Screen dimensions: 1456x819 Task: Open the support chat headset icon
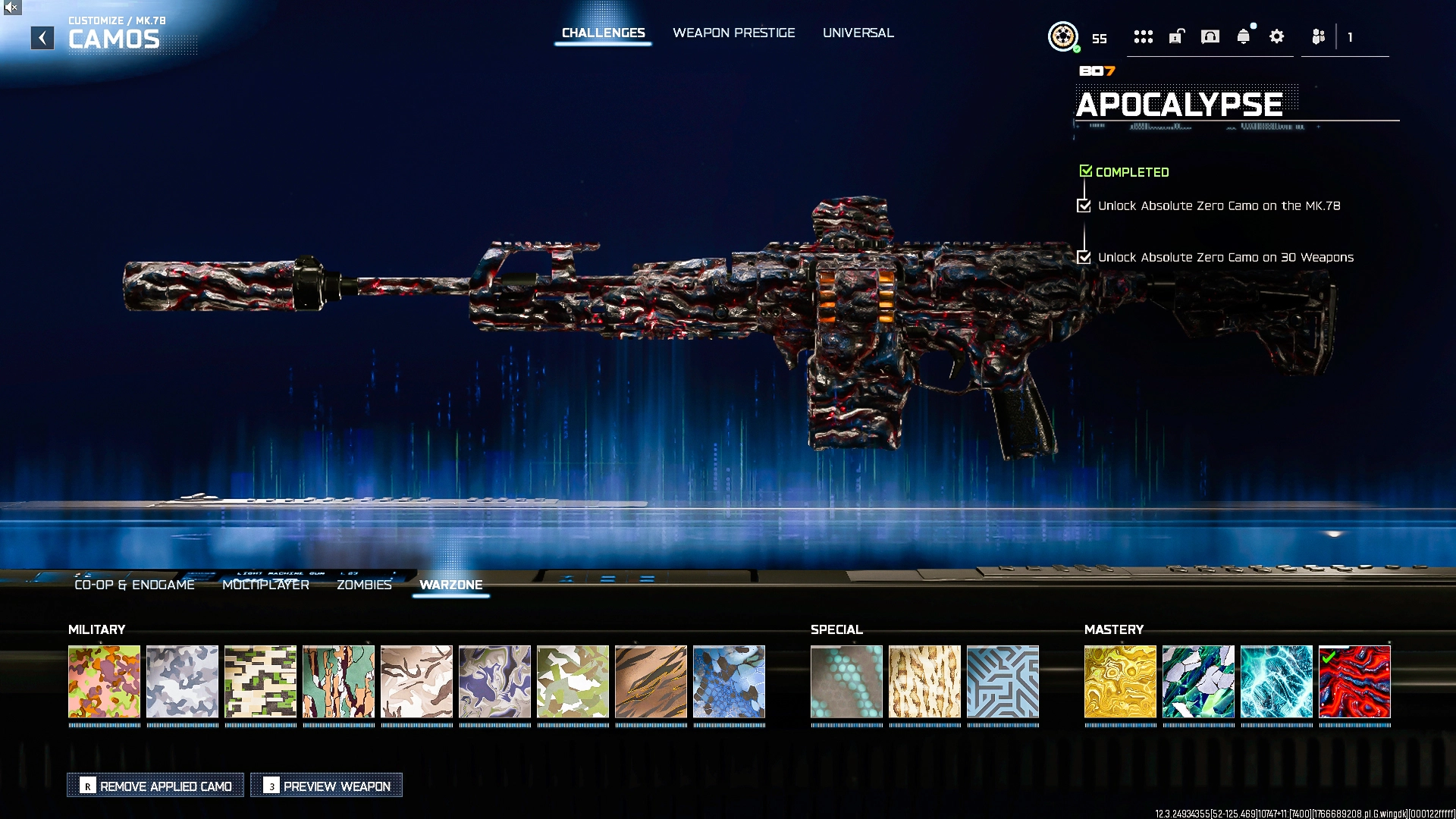[x=1210, y=36]
